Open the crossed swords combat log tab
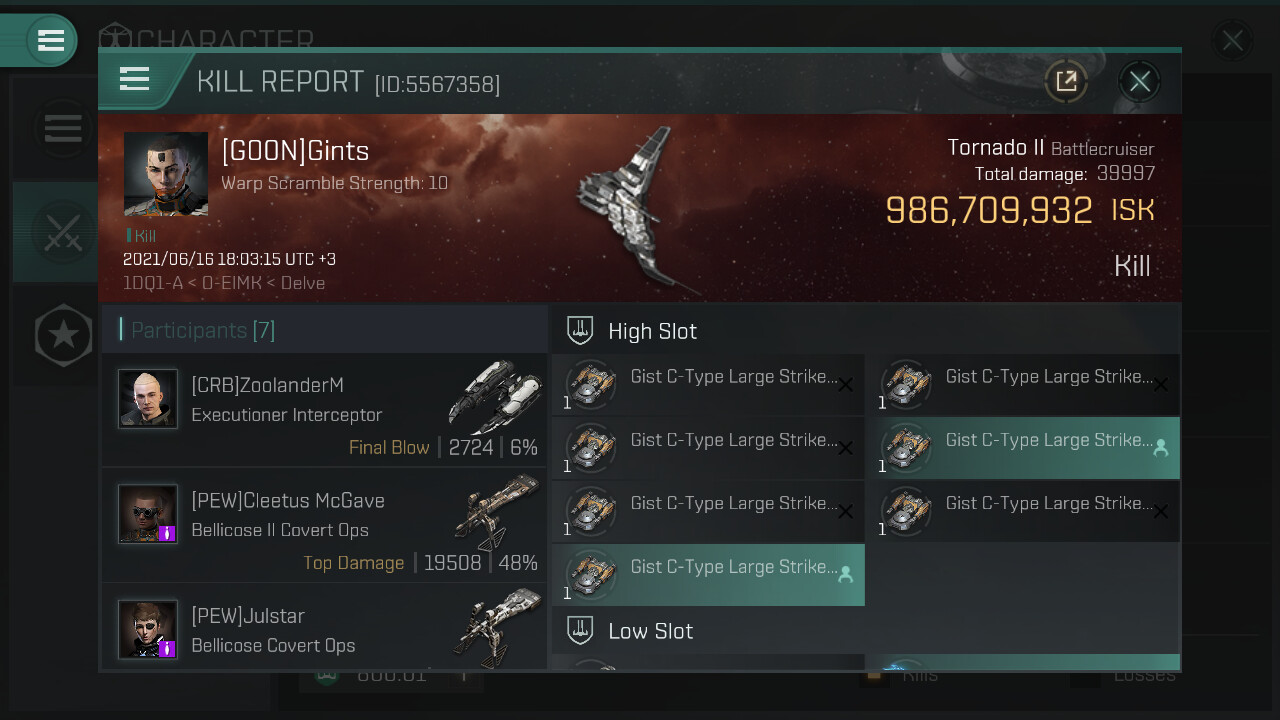 [60, 232]
